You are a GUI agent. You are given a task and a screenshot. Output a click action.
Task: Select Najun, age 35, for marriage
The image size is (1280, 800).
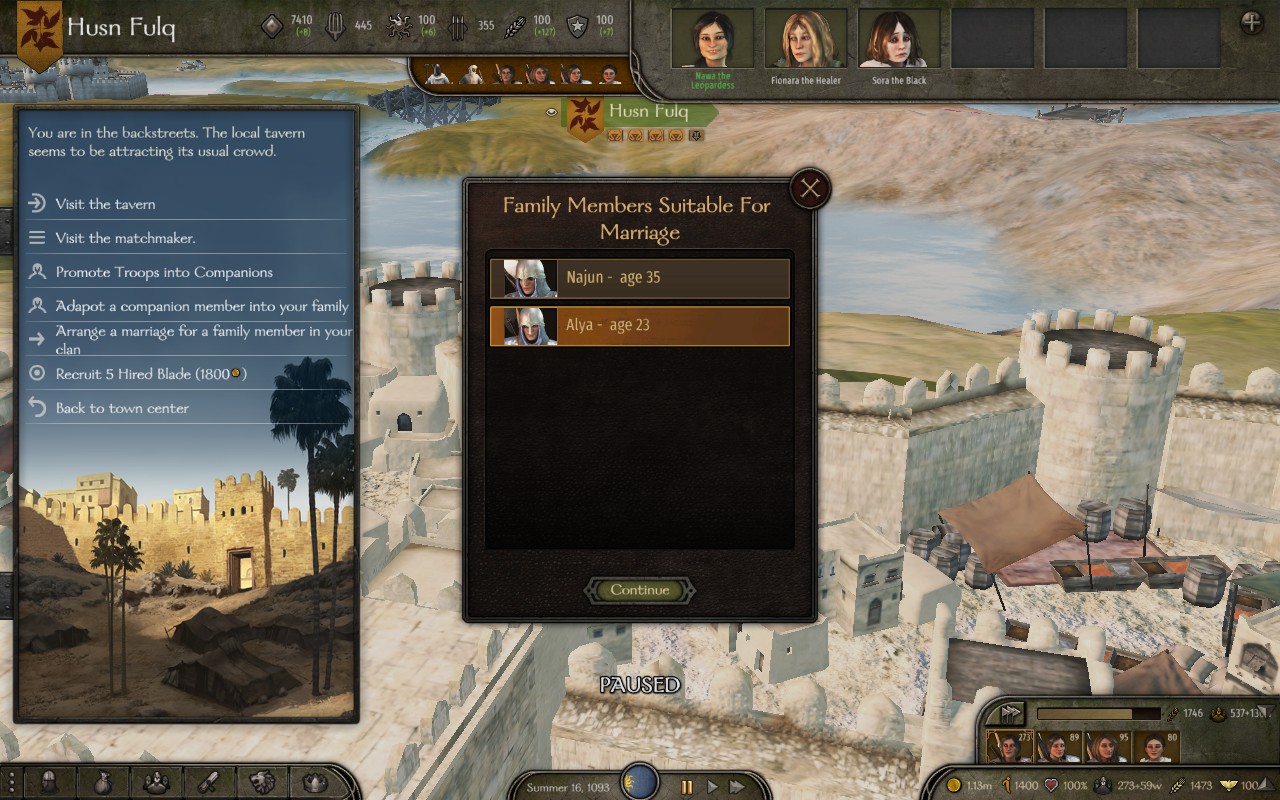[640, 278]
